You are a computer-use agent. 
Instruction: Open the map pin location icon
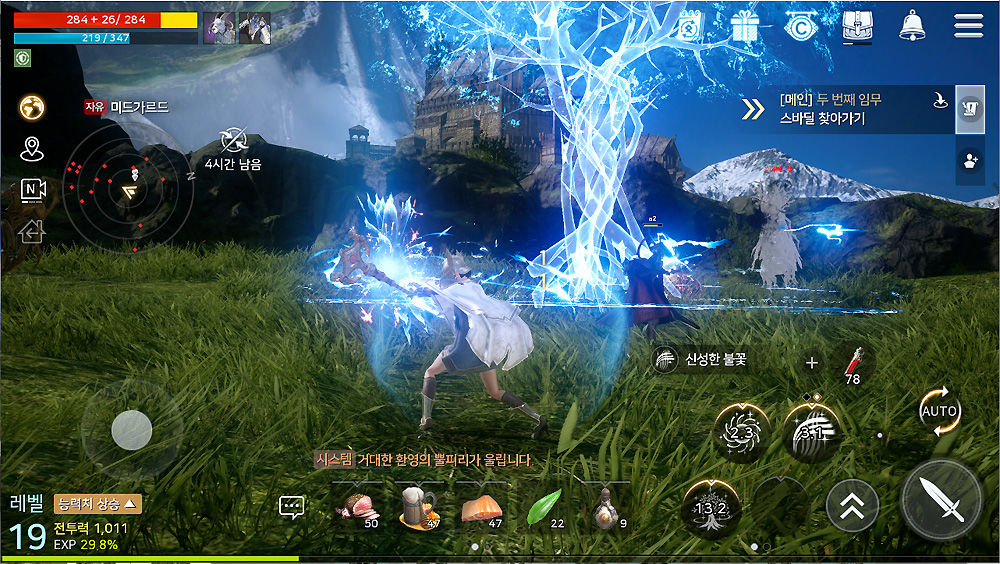pos(32,150)
